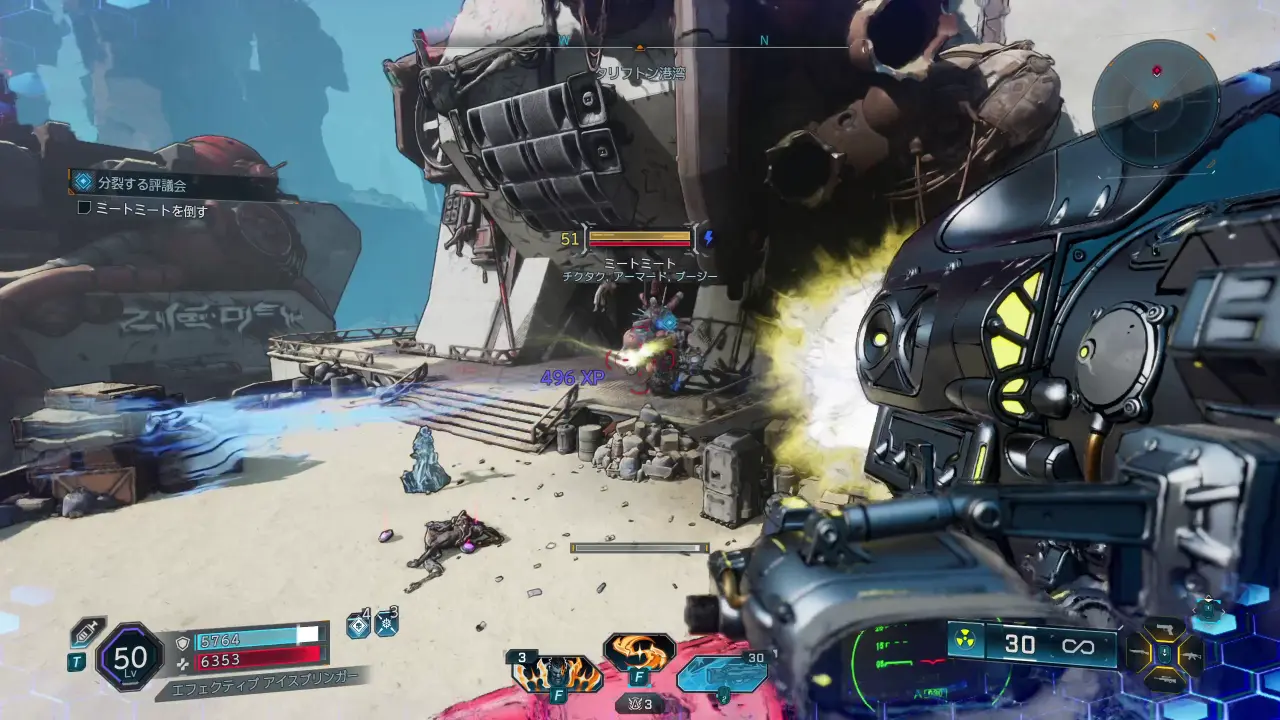Use the syringe repkit icon

[86, 633]
